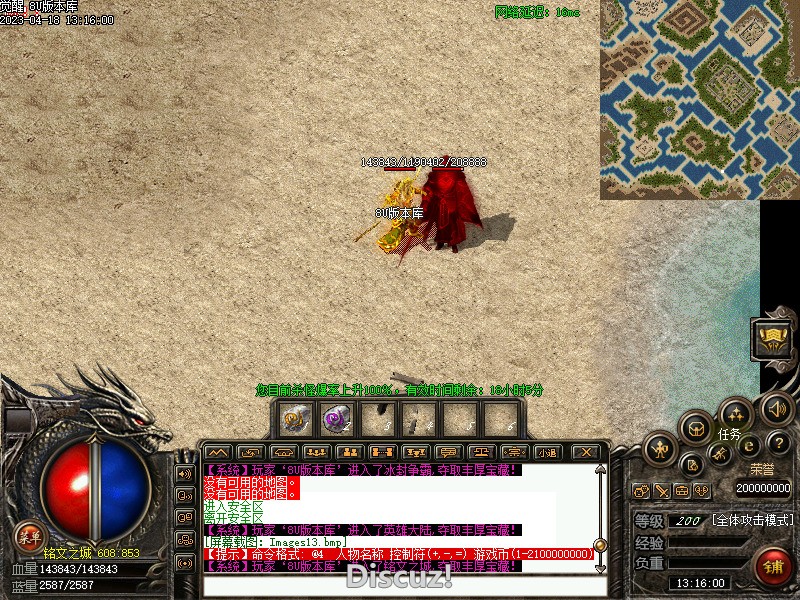Select the gold scroll in hotbar slot 1
The image size is (800, 600).
tap(294, 419)
